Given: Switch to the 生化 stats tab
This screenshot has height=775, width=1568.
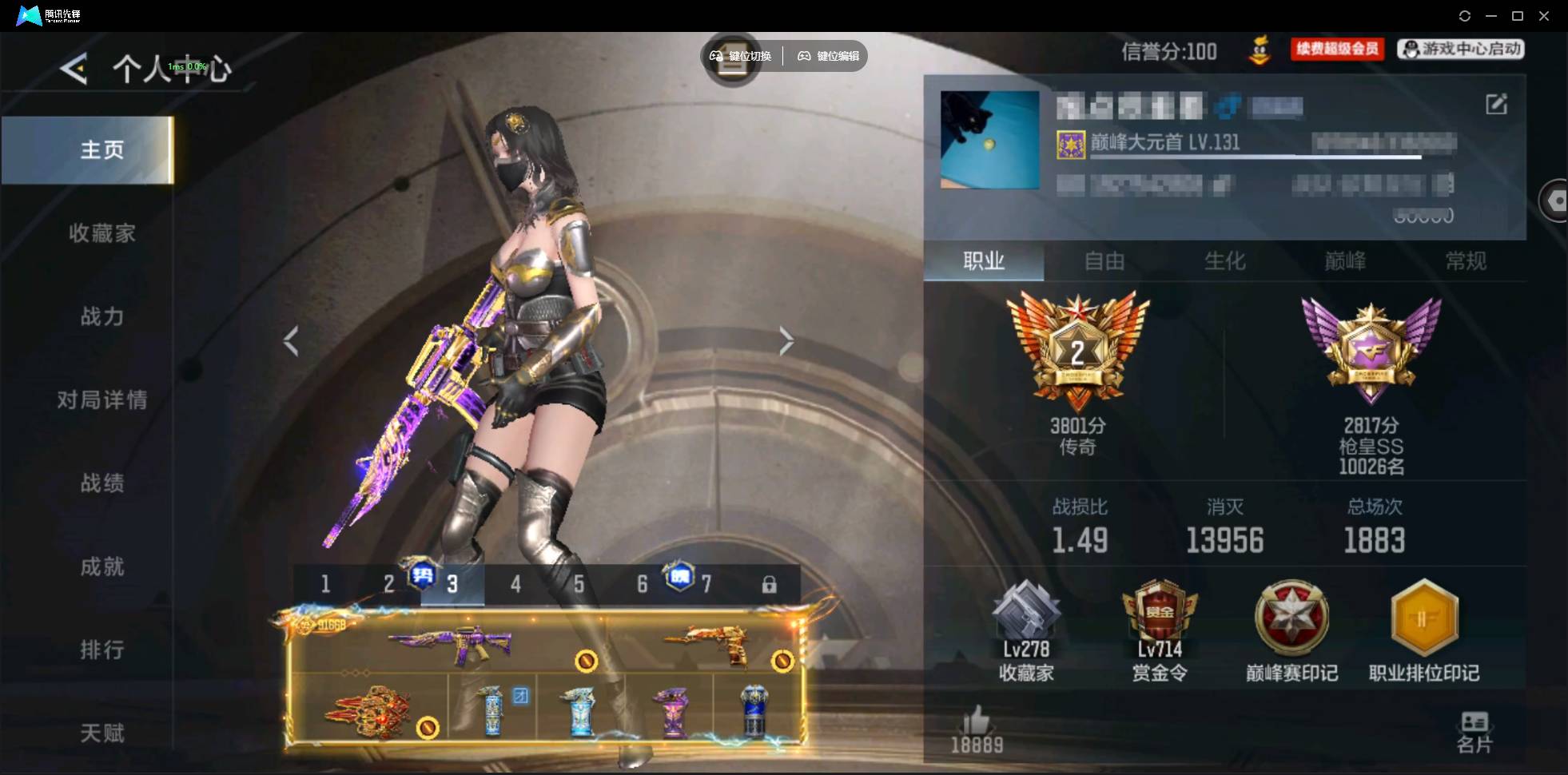Looking at the screenshot, I should 1224,261.
